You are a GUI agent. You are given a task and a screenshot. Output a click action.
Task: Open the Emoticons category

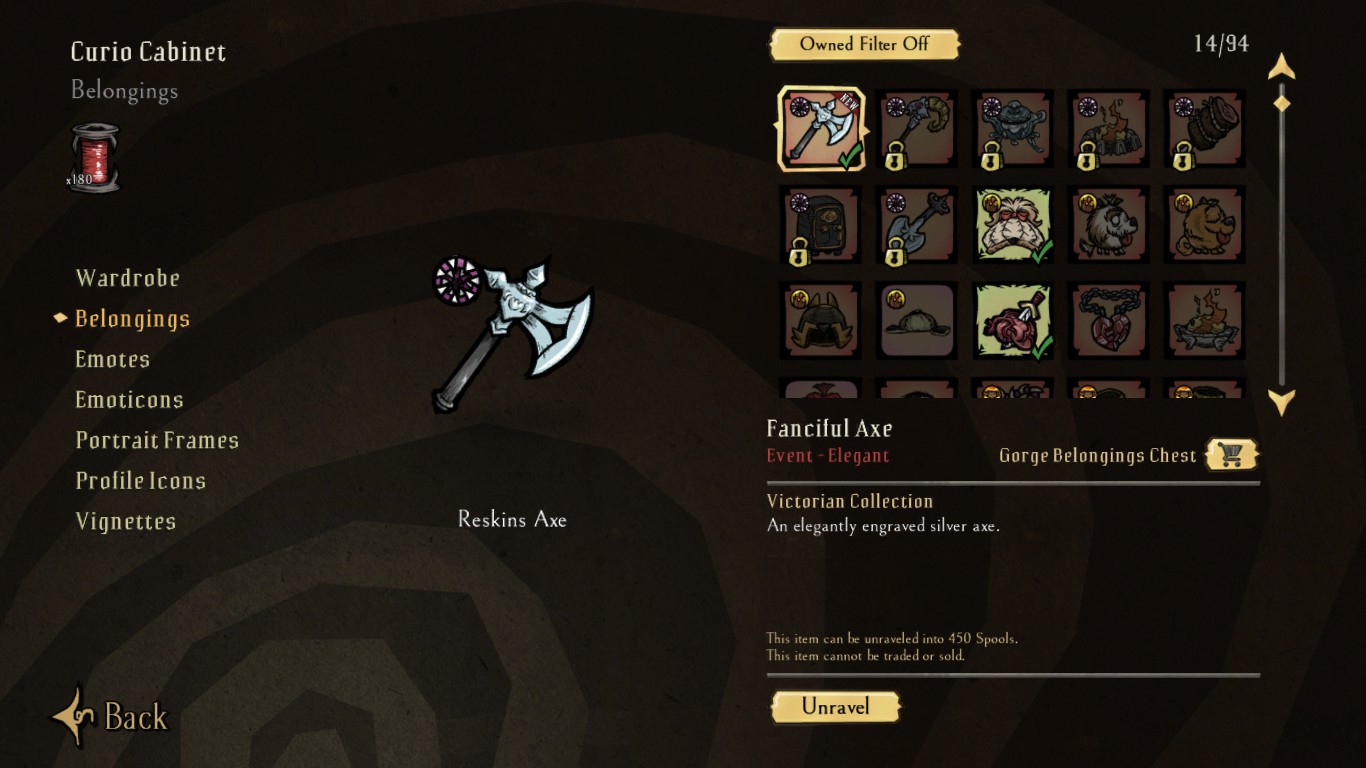tap(130, 400)
